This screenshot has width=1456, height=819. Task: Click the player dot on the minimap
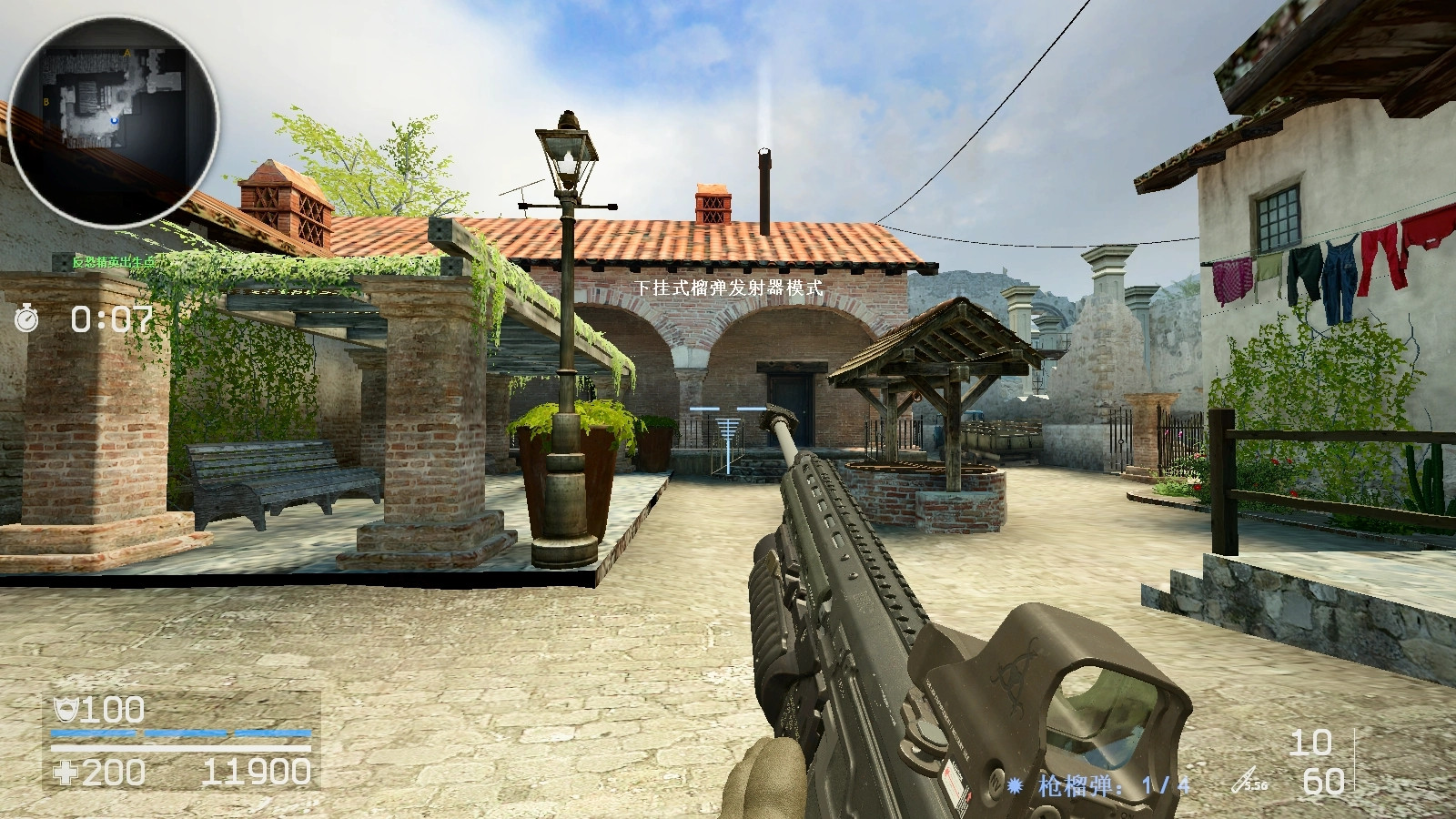click(x=115, y=120)
